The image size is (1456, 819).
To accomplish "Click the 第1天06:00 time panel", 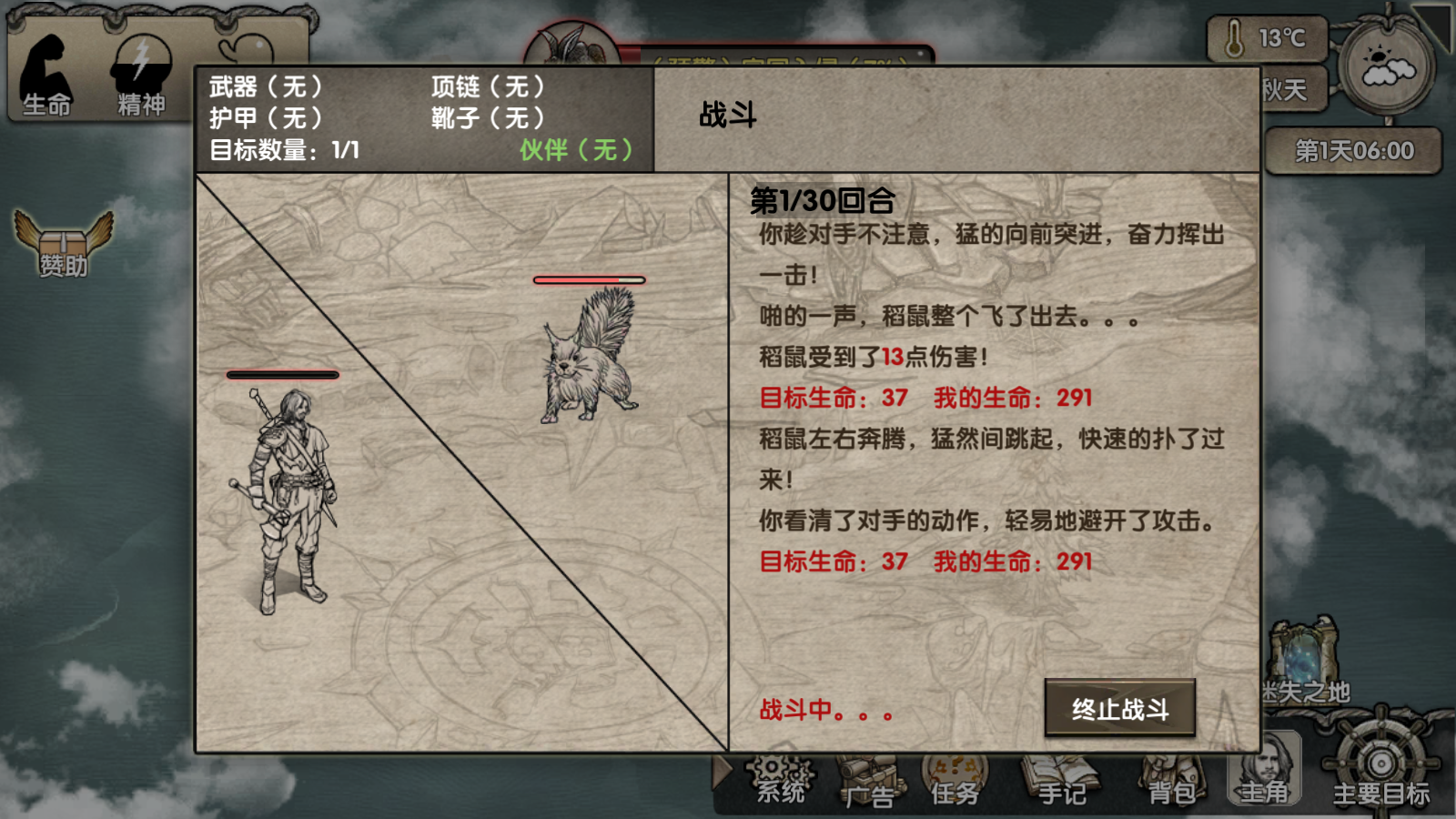I will point(1353,150).
